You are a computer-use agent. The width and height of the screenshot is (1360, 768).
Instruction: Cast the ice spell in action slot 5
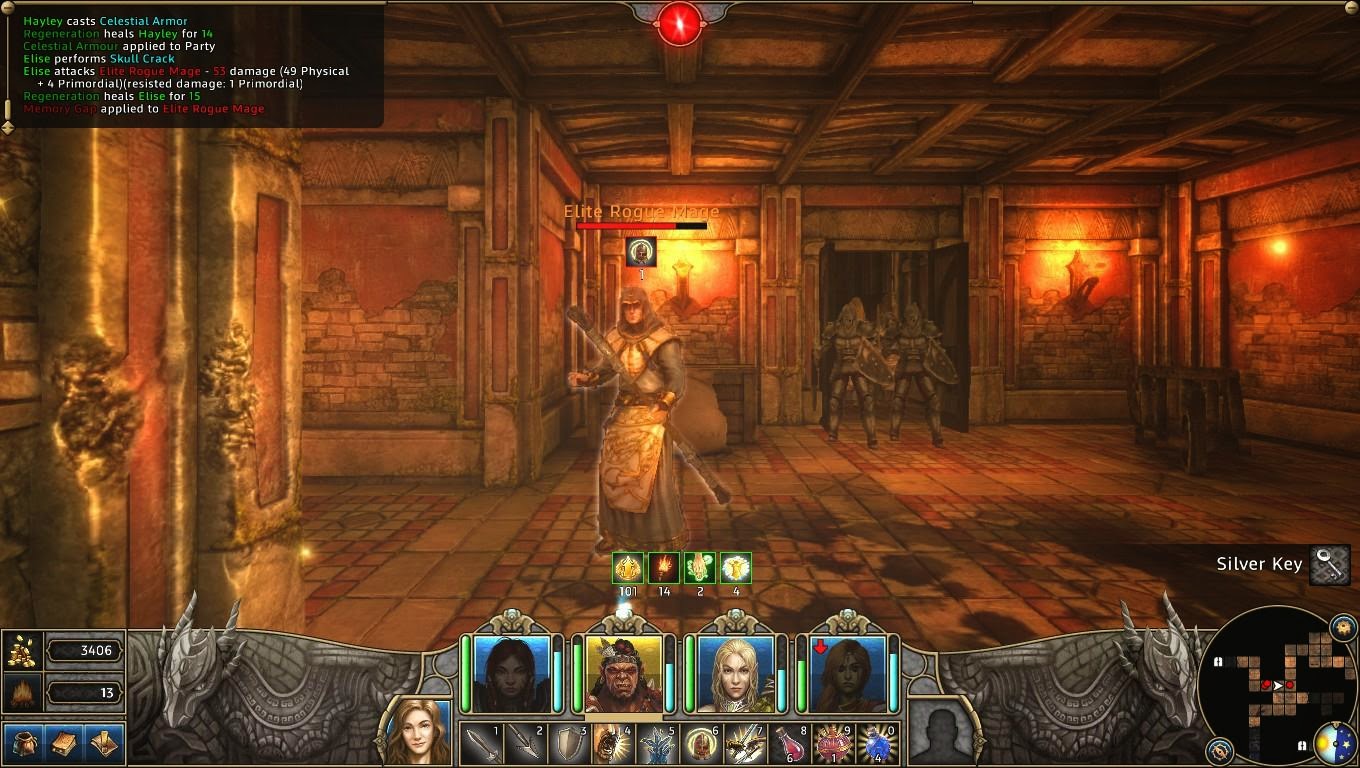pos(657,744)
